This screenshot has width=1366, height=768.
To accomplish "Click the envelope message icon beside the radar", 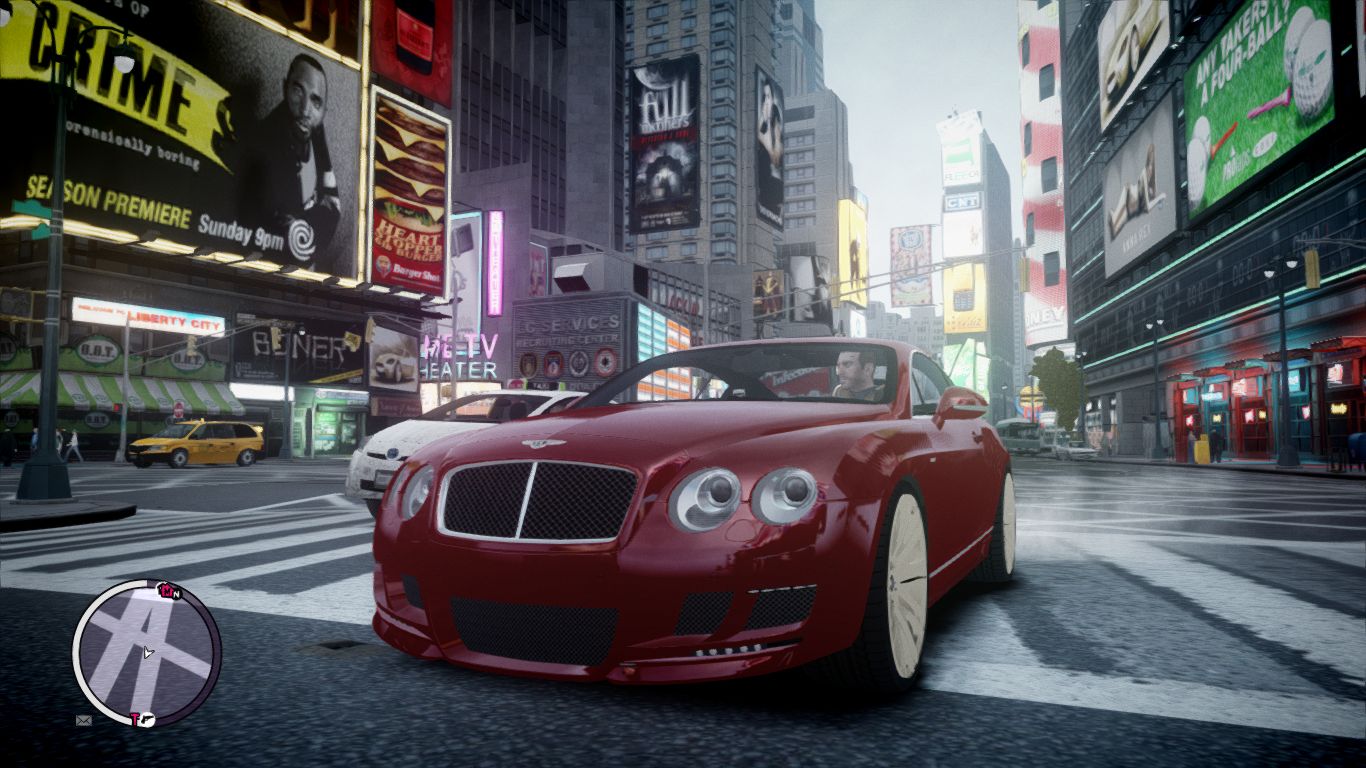I will [82, 720].
